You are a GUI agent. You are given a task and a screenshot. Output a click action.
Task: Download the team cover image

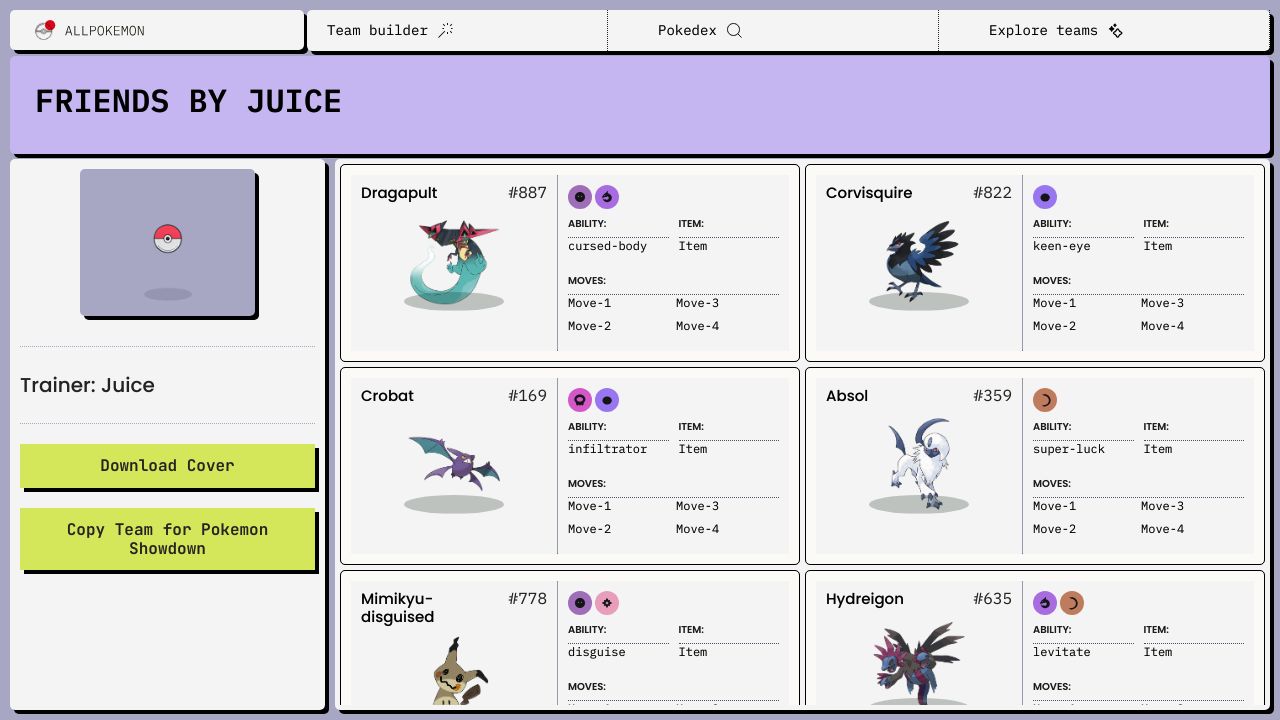(x=167, y=466)
